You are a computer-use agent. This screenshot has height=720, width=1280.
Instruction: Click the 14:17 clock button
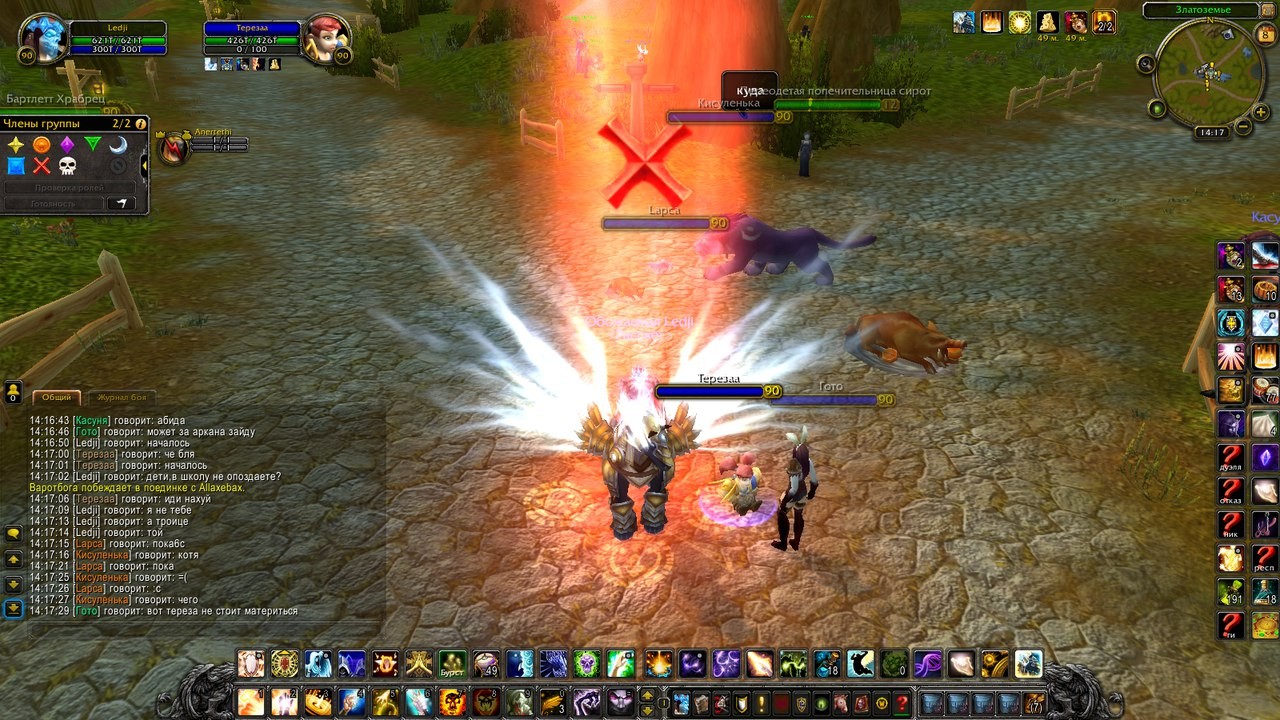1211,132
